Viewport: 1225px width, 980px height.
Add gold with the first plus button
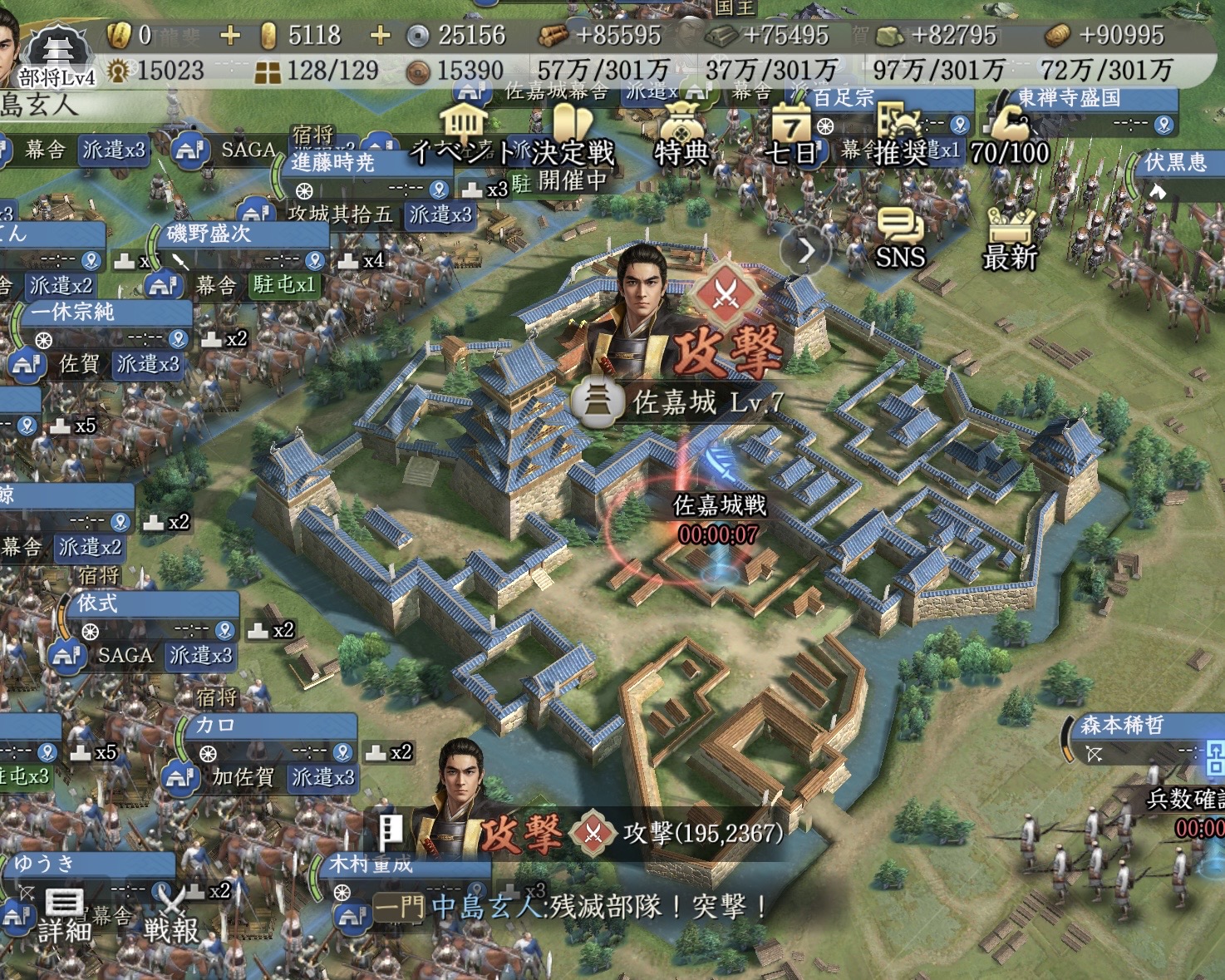click(230, 35)
